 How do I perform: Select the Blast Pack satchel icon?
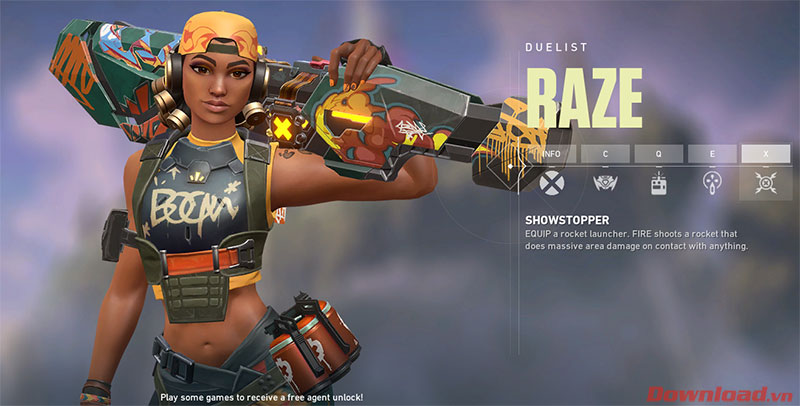[x=659, y=183]
